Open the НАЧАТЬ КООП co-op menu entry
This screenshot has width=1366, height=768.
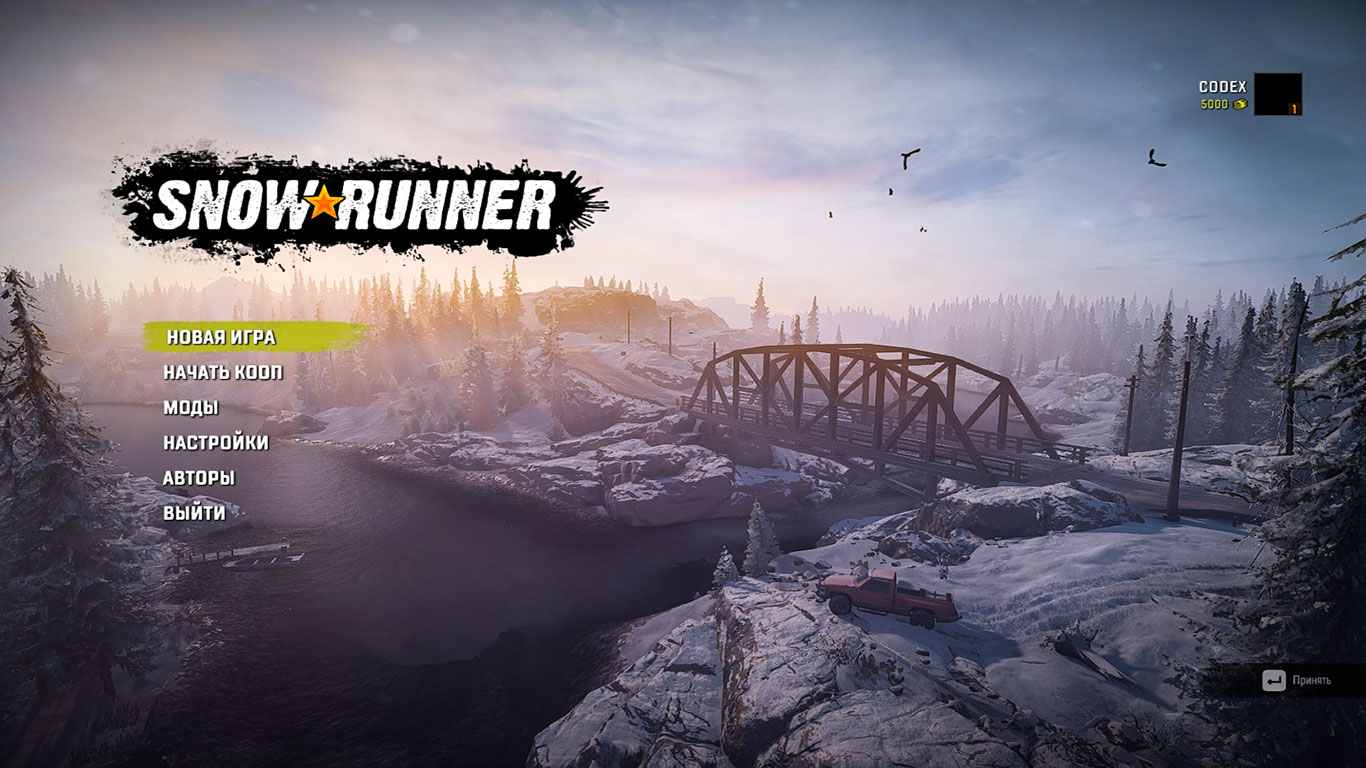click(223, 371)
